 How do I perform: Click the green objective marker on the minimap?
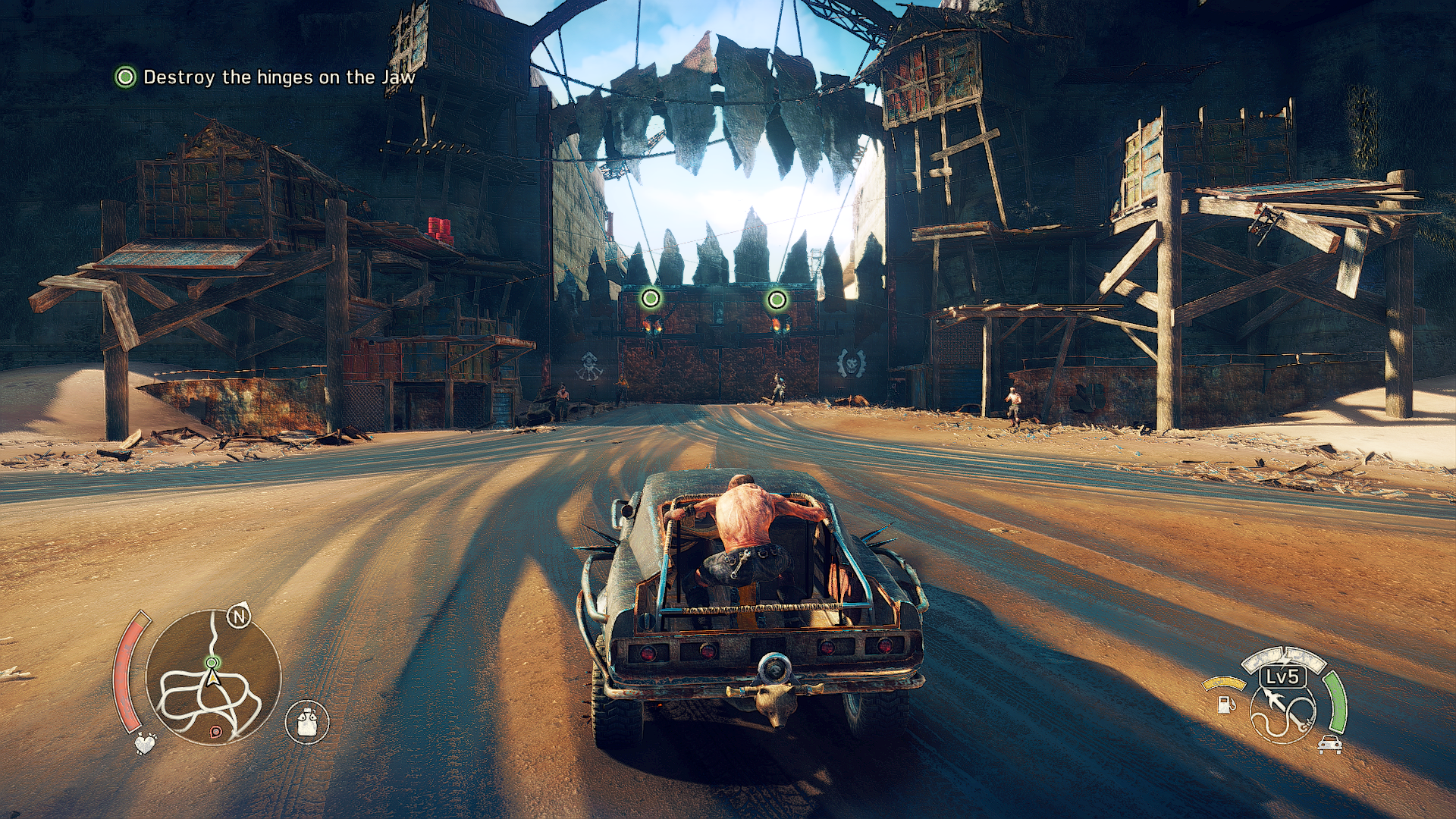(212, 663)
